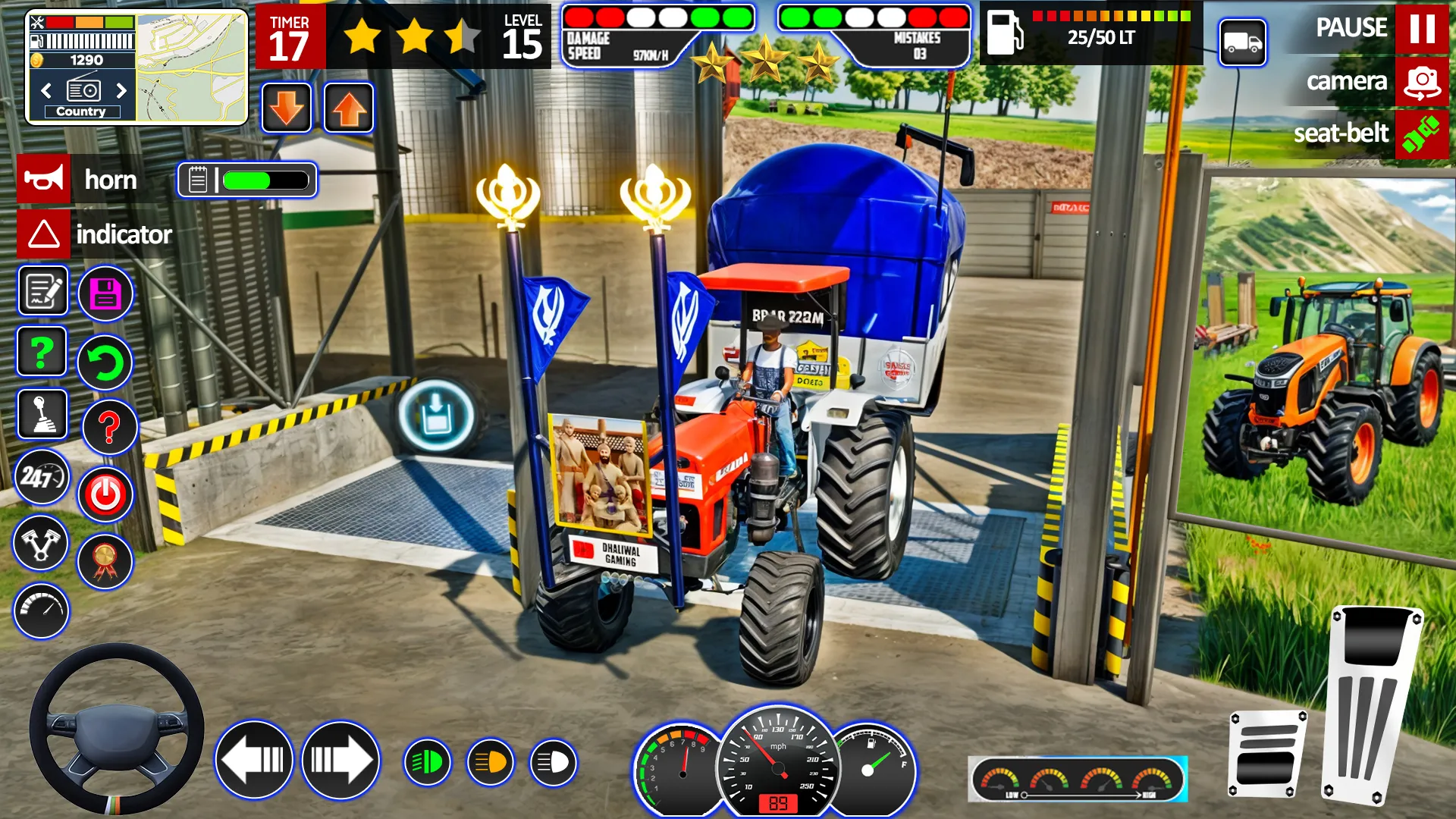Switch the camera view
1456x819 pixels.
coord(1421,82)
